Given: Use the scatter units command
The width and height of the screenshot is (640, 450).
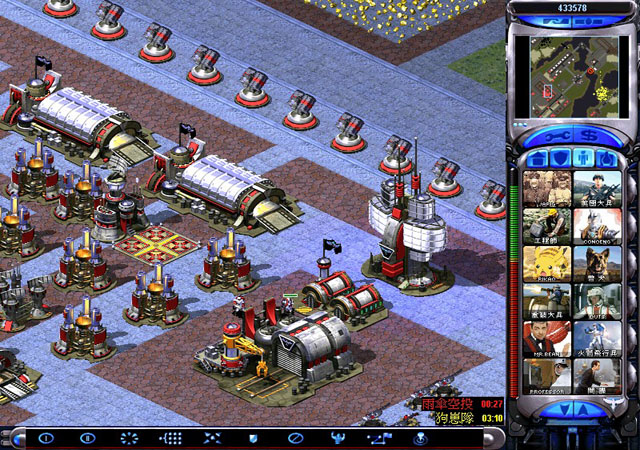Looking at the screenshot, I should 211,438.
